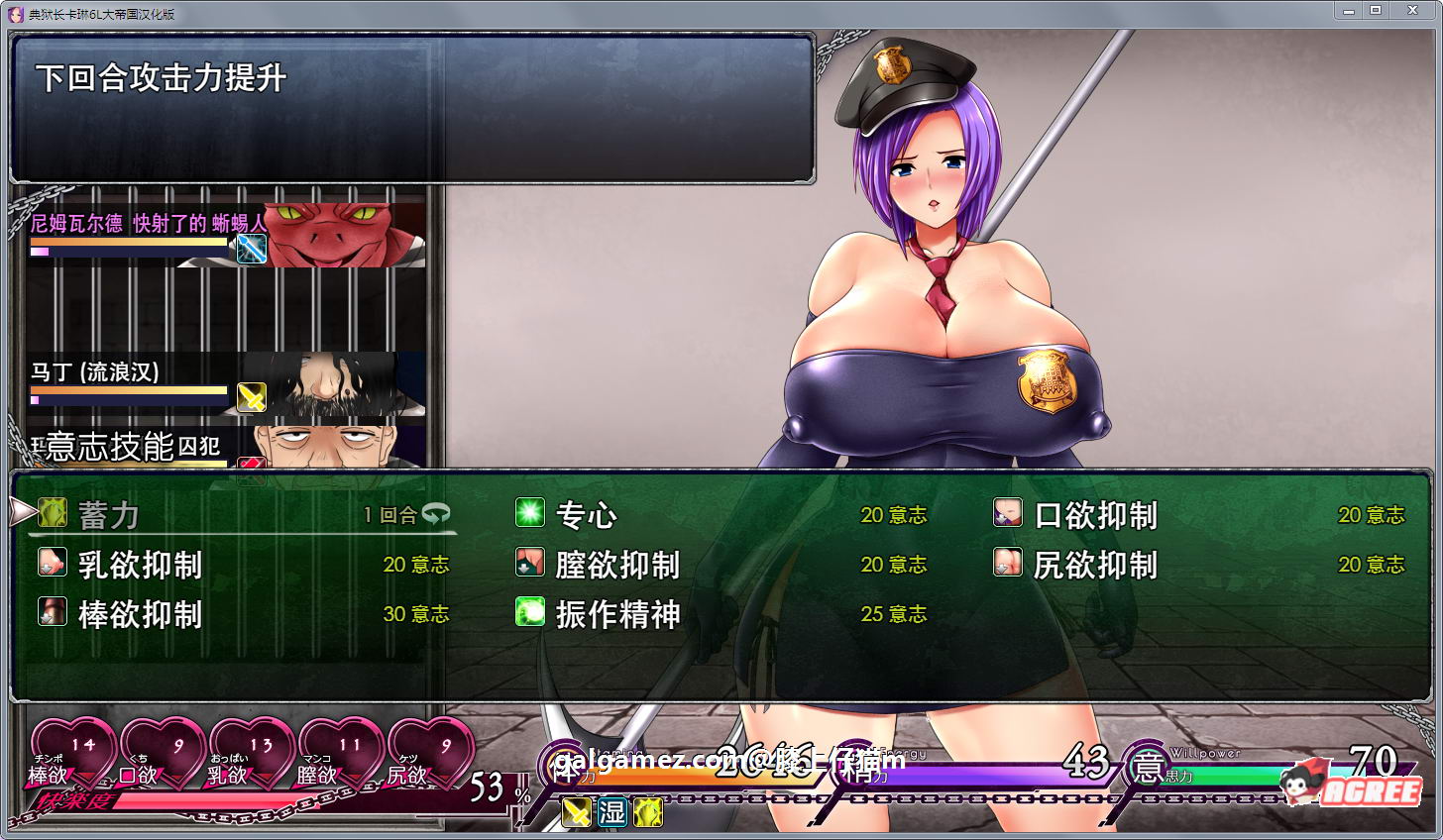Viewport: 1443px width, 840px height.
Task: Select the 专心 focus skill icon
Action: [532, 513]
